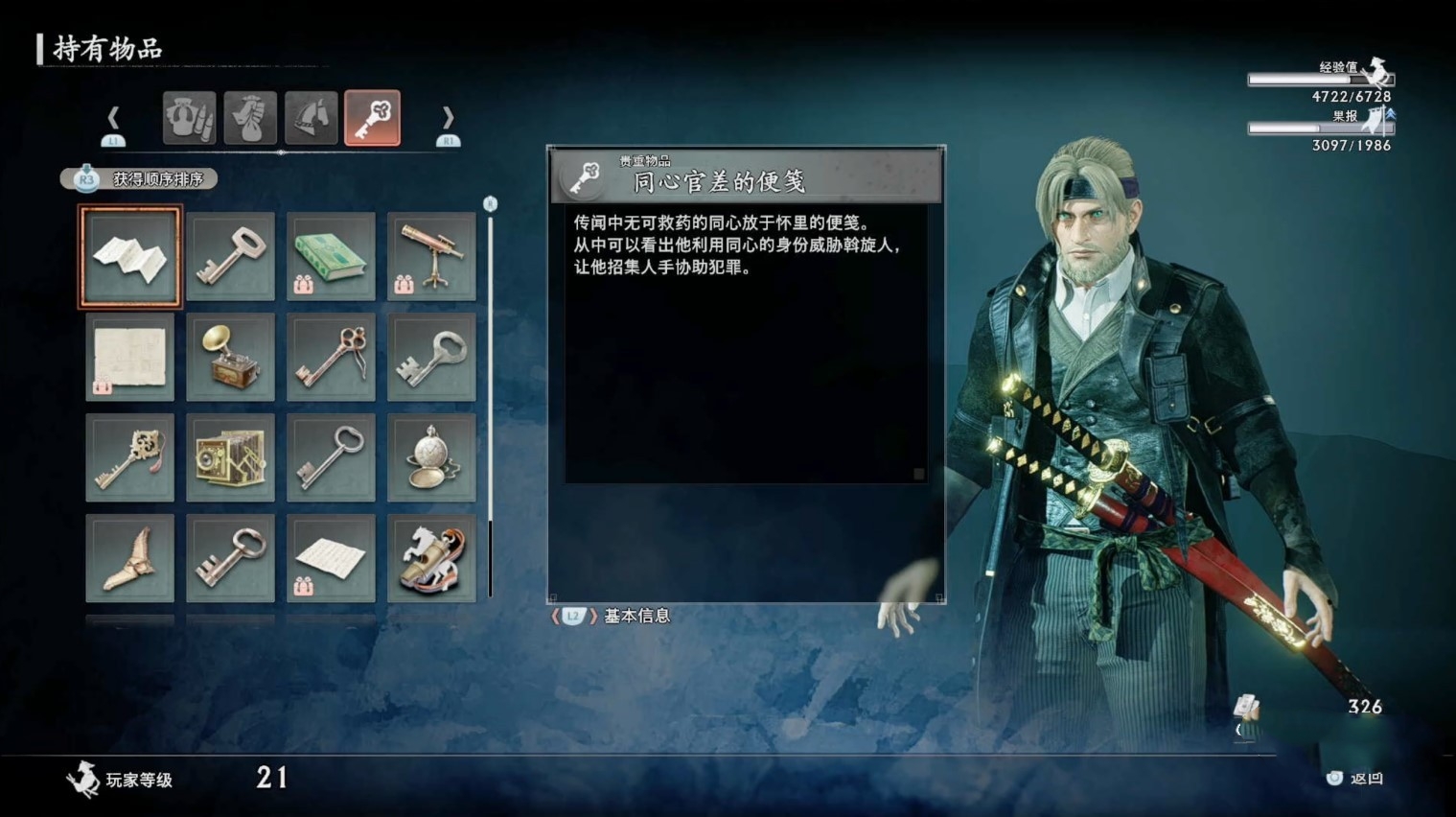Choose the pocket watch item
Image resolution: width=1456 pixels, height=817 pixels.
pyautogui.click(x=431, y=458)
